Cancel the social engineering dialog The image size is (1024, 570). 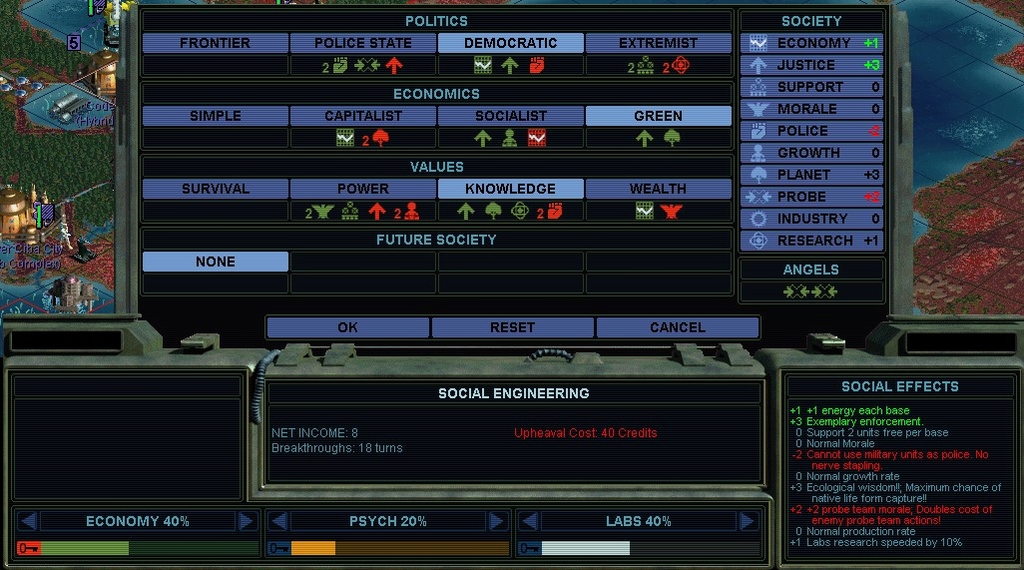click(x=677, y=327)
